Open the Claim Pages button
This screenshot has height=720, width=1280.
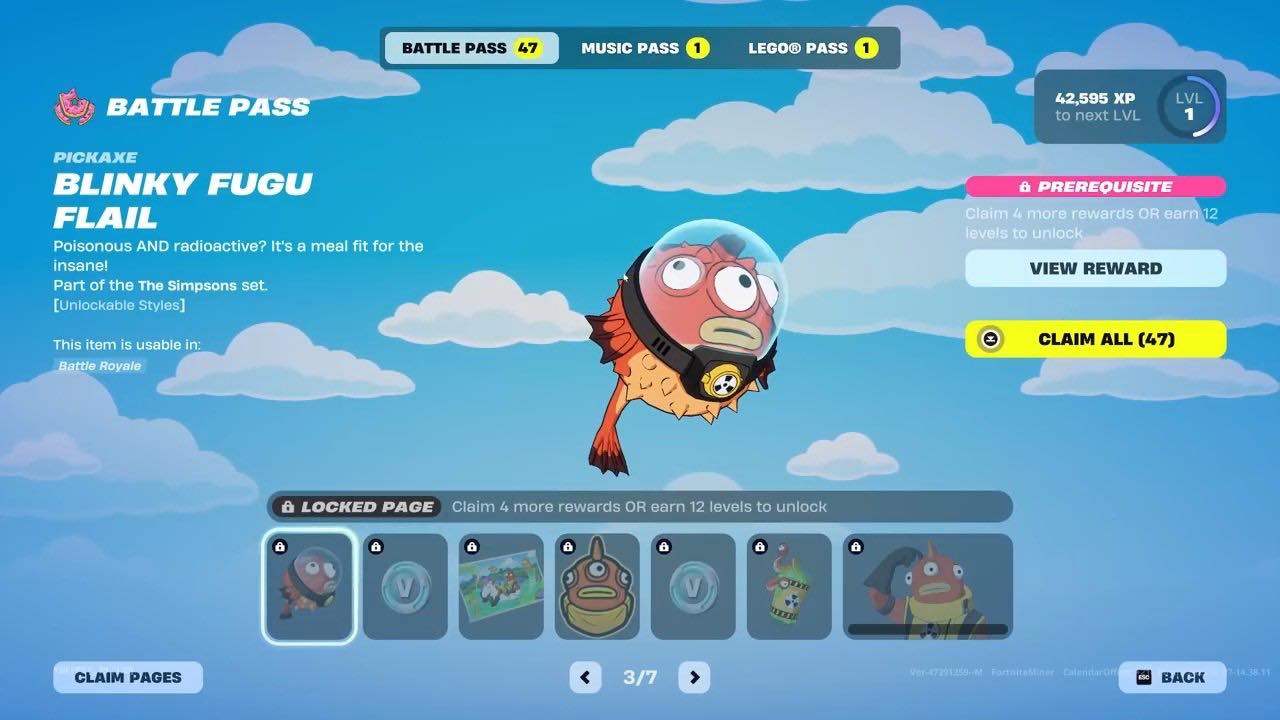pos(128,677)
